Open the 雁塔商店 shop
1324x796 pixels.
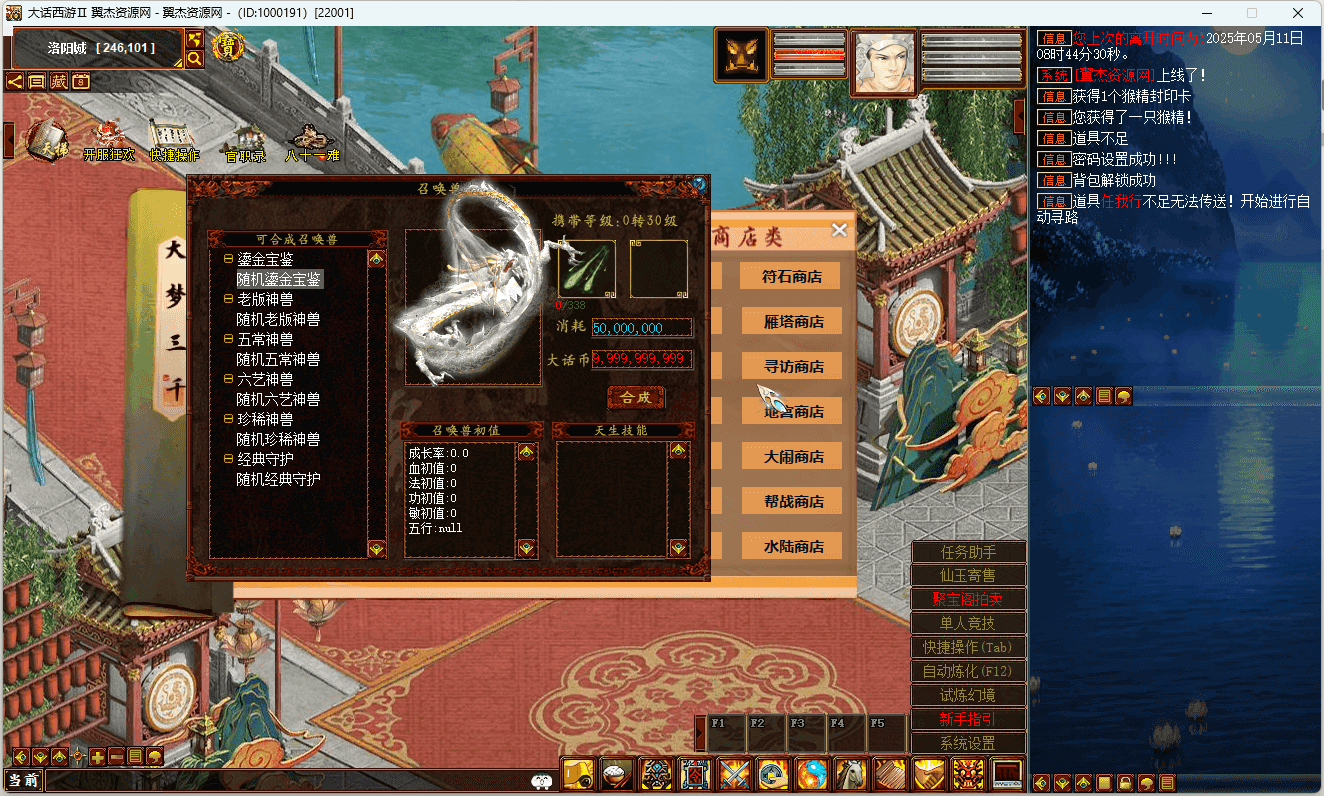(791, 321)
